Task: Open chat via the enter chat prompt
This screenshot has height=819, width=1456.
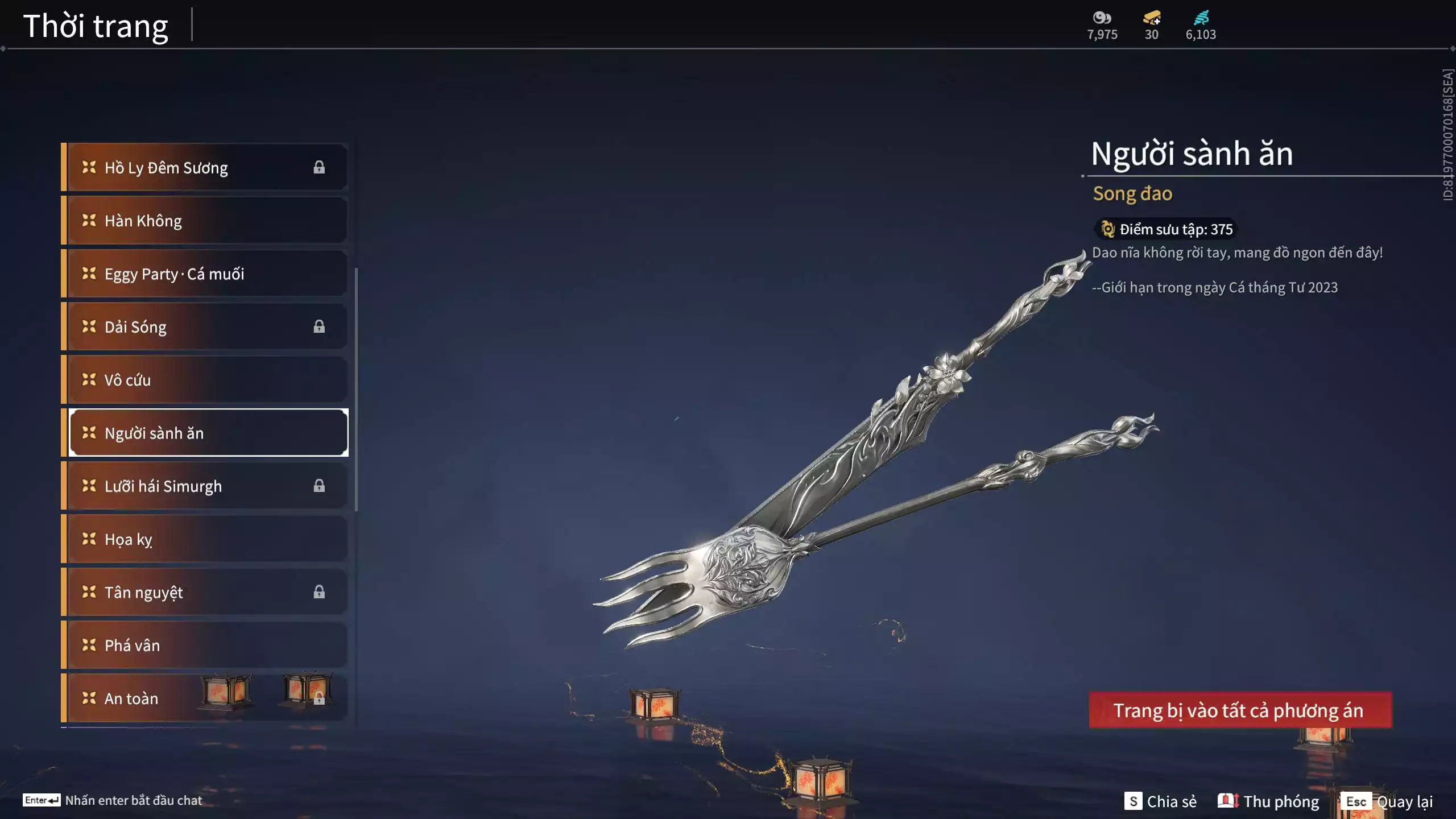Action: (113, 800)
